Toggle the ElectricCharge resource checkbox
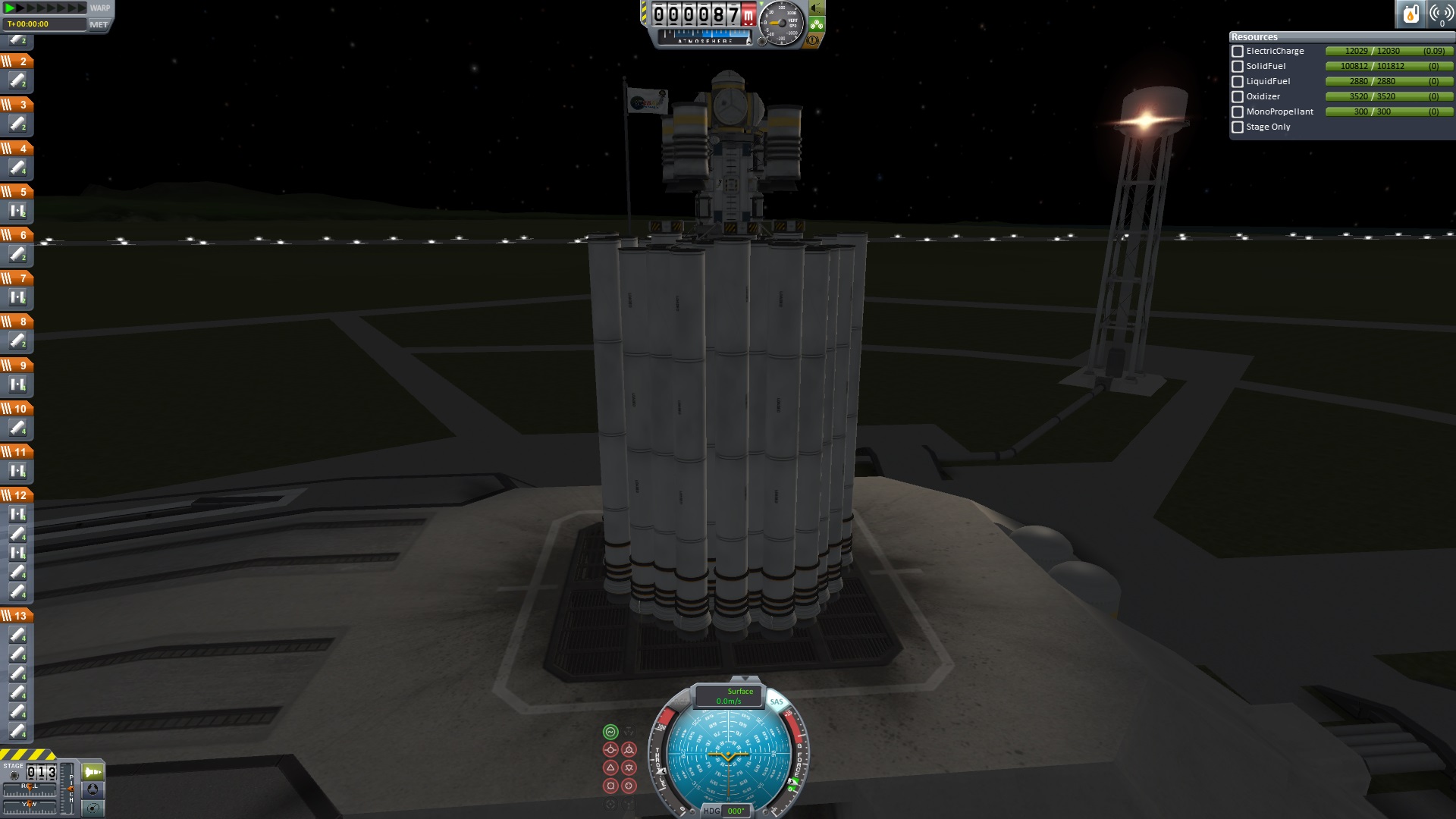This screenshot has height=819, width=1456. [1238, 52]
